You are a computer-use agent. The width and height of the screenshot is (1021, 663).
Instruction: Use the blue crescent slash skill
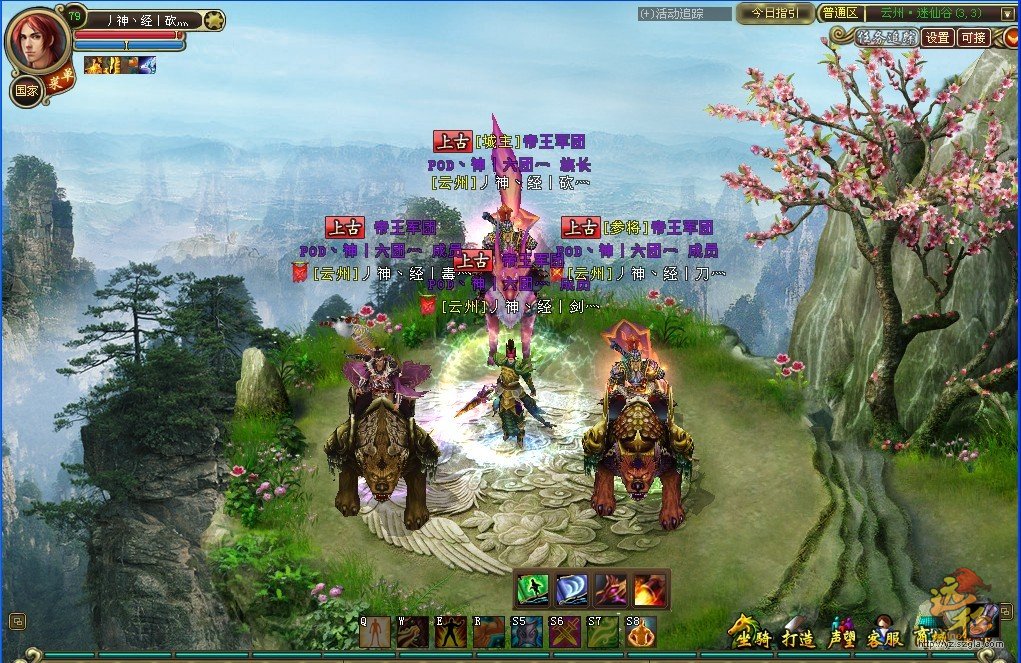point(571,590)
